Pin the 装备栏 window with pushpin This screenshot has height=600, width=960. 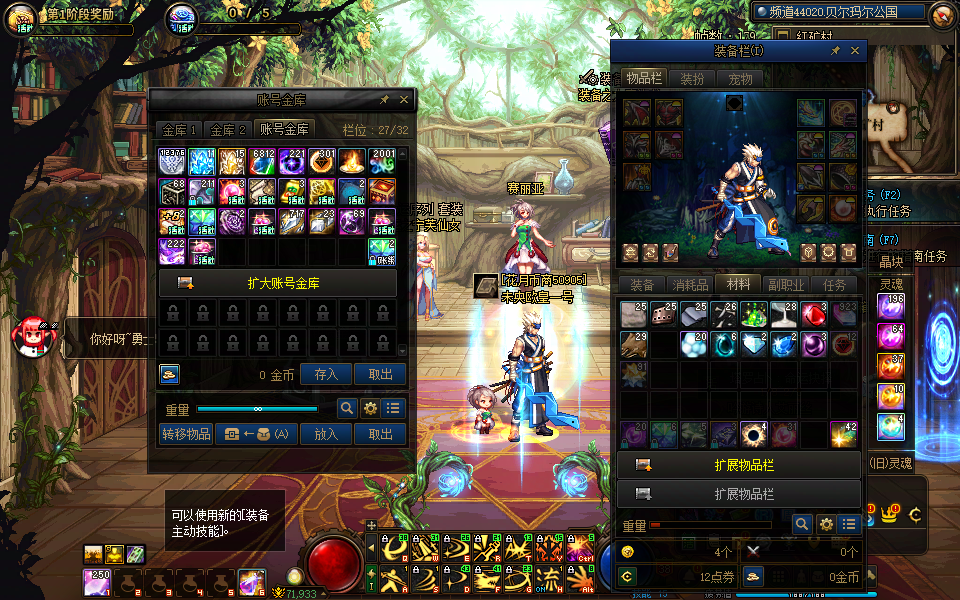pyautogui.click(x=836, y=51)
